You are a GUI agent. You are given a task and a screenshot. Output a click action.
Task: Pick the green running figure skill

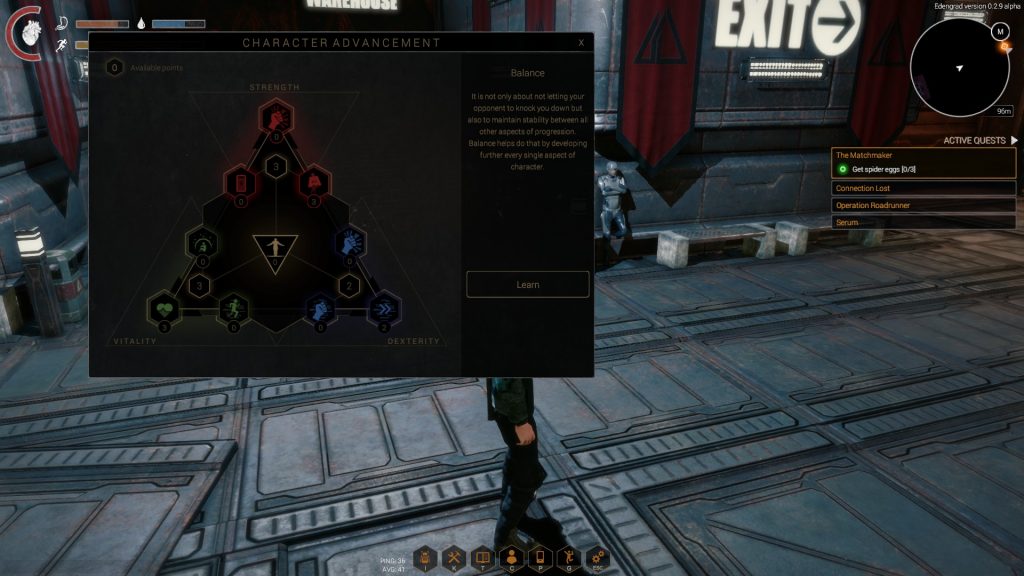232,307
